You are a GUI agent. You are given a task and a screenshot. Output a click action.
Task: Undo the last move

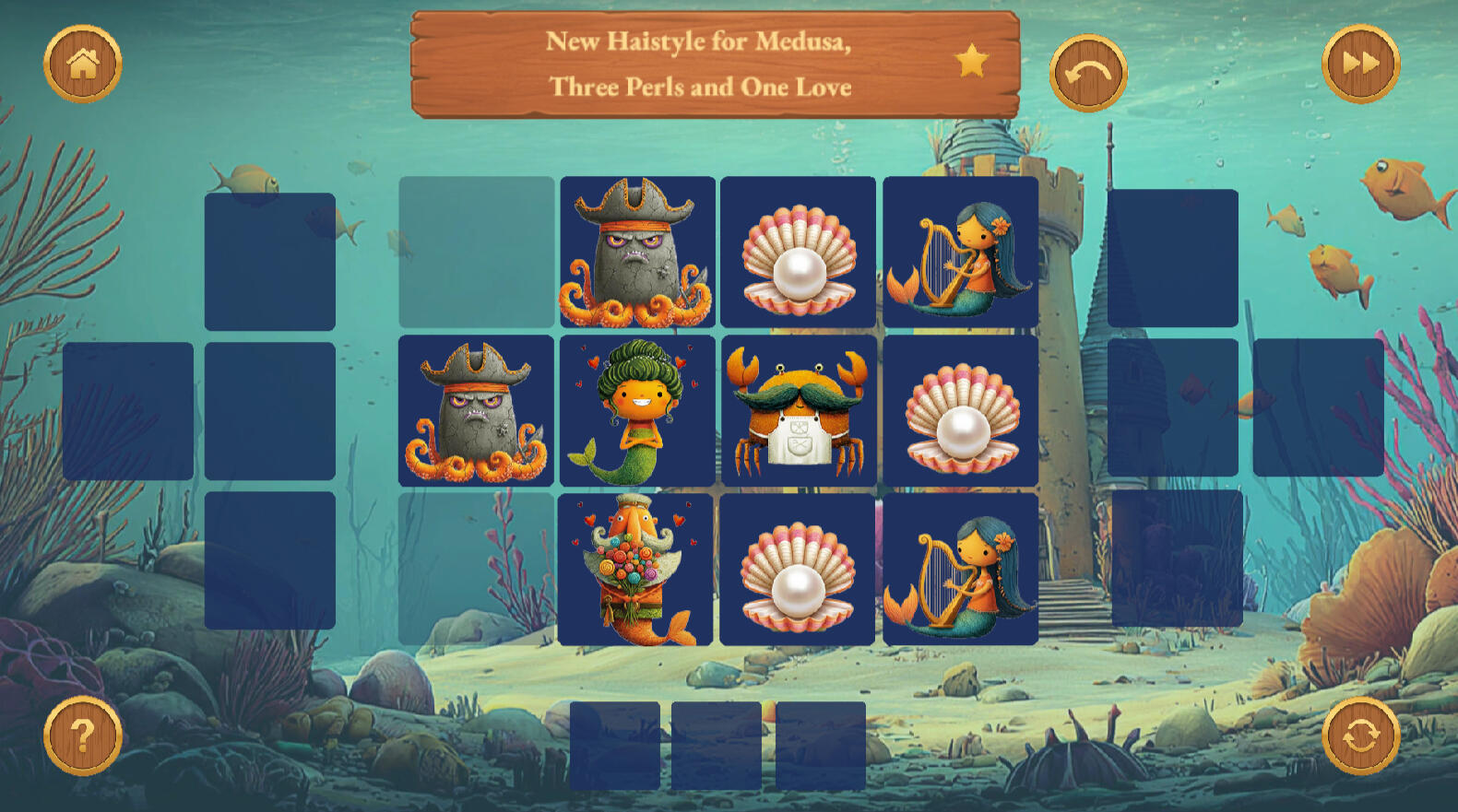[1088, 73]
